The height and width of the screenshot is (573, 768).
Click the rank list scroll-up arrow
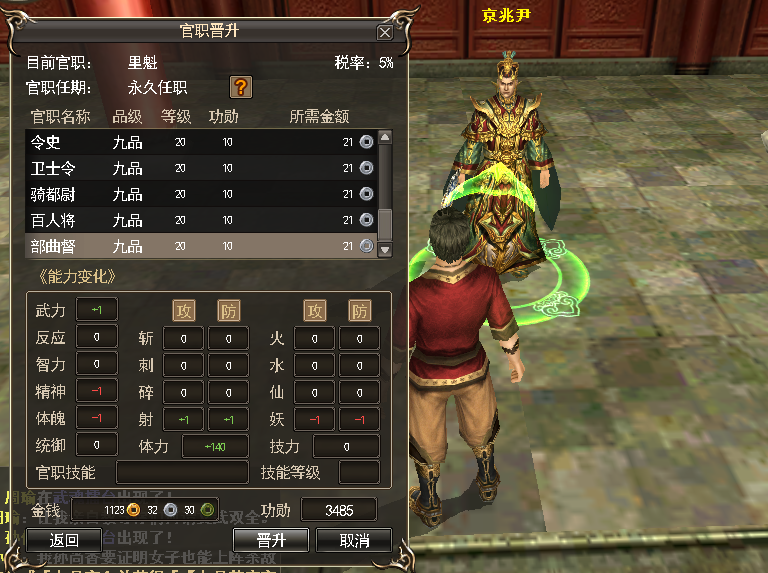pyautogui.click(x=385, y=137)
